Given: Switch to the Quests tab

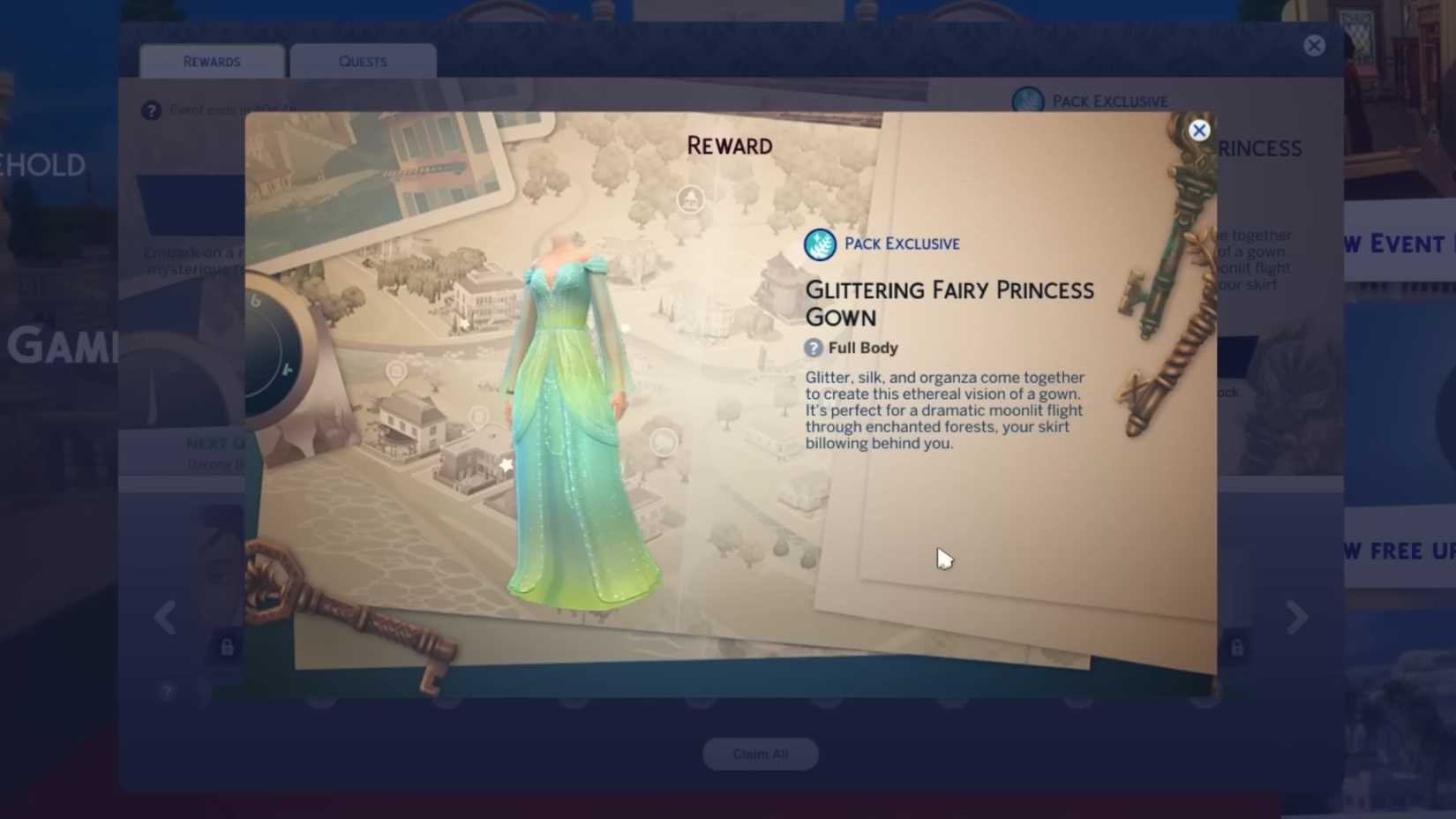Looking at the screenshot, I should pyautogui.click(x=362, y=61).
